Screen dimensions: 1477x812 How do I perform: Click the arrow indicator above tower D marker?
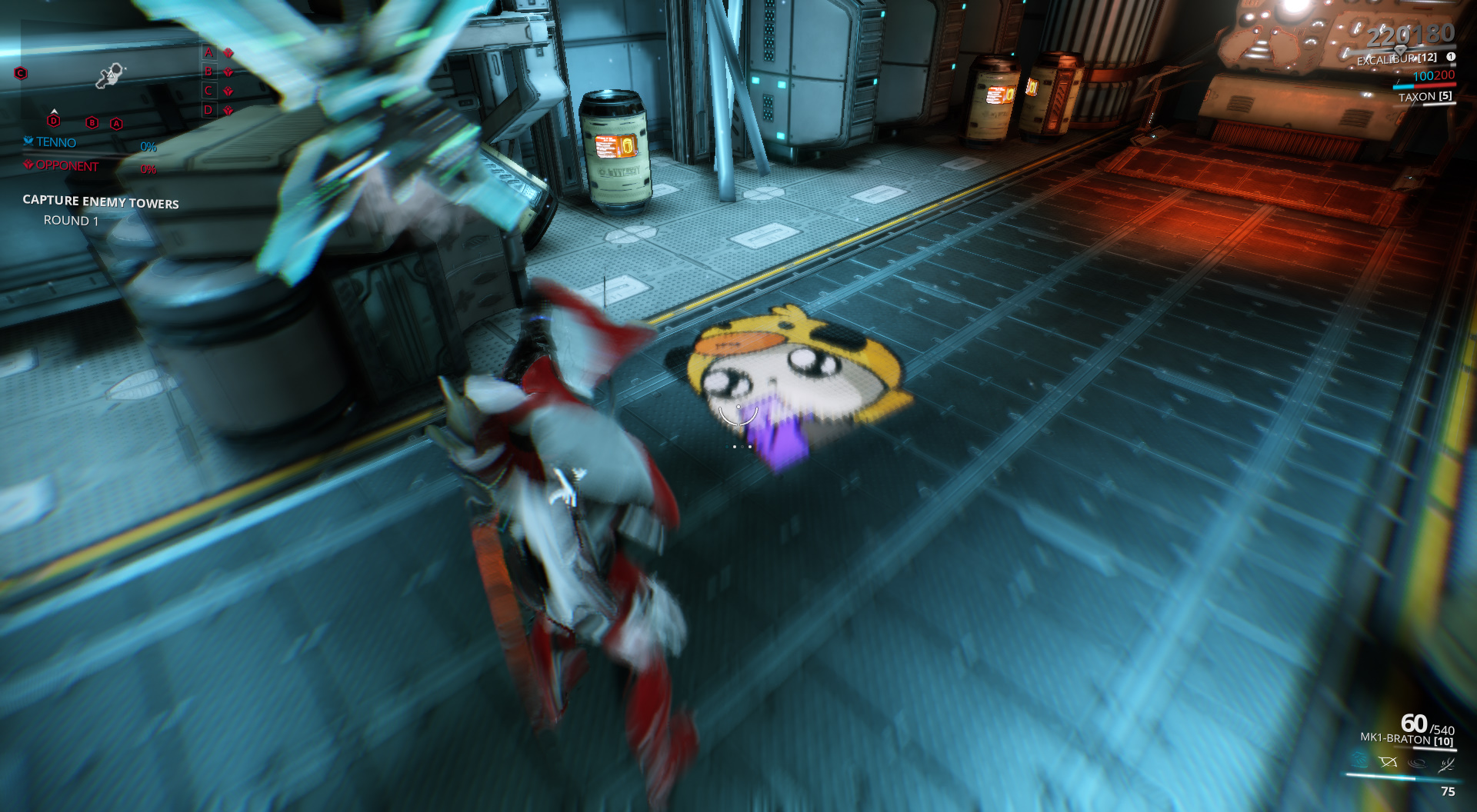click(x=54, y=111)
